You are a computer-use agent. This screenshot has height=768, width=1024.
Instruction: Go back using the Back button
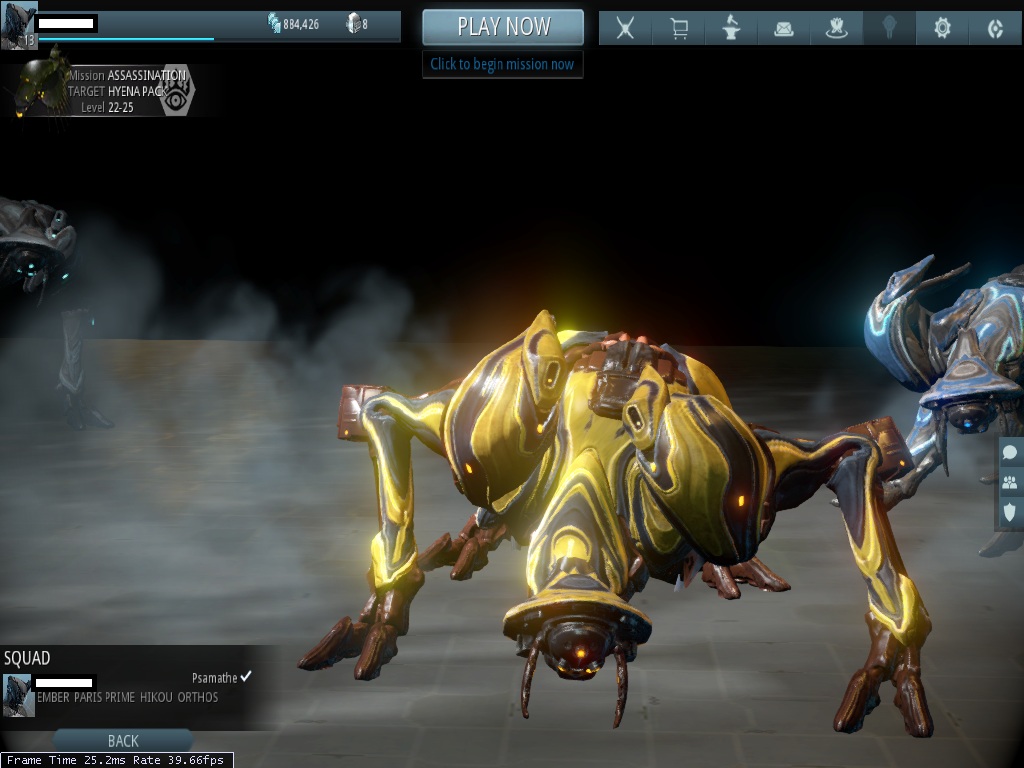(123, 741)
